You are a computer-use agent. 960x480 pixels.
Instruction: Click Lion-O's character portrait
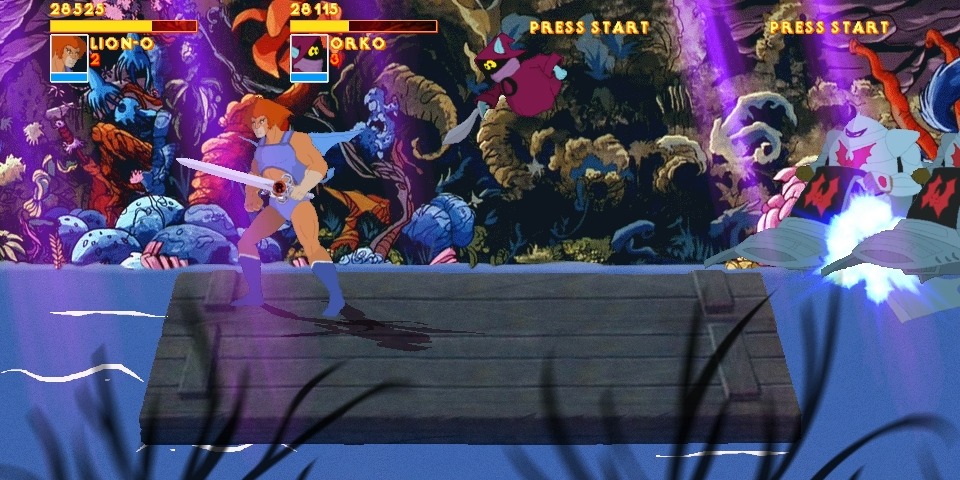(x=69, y=54)
